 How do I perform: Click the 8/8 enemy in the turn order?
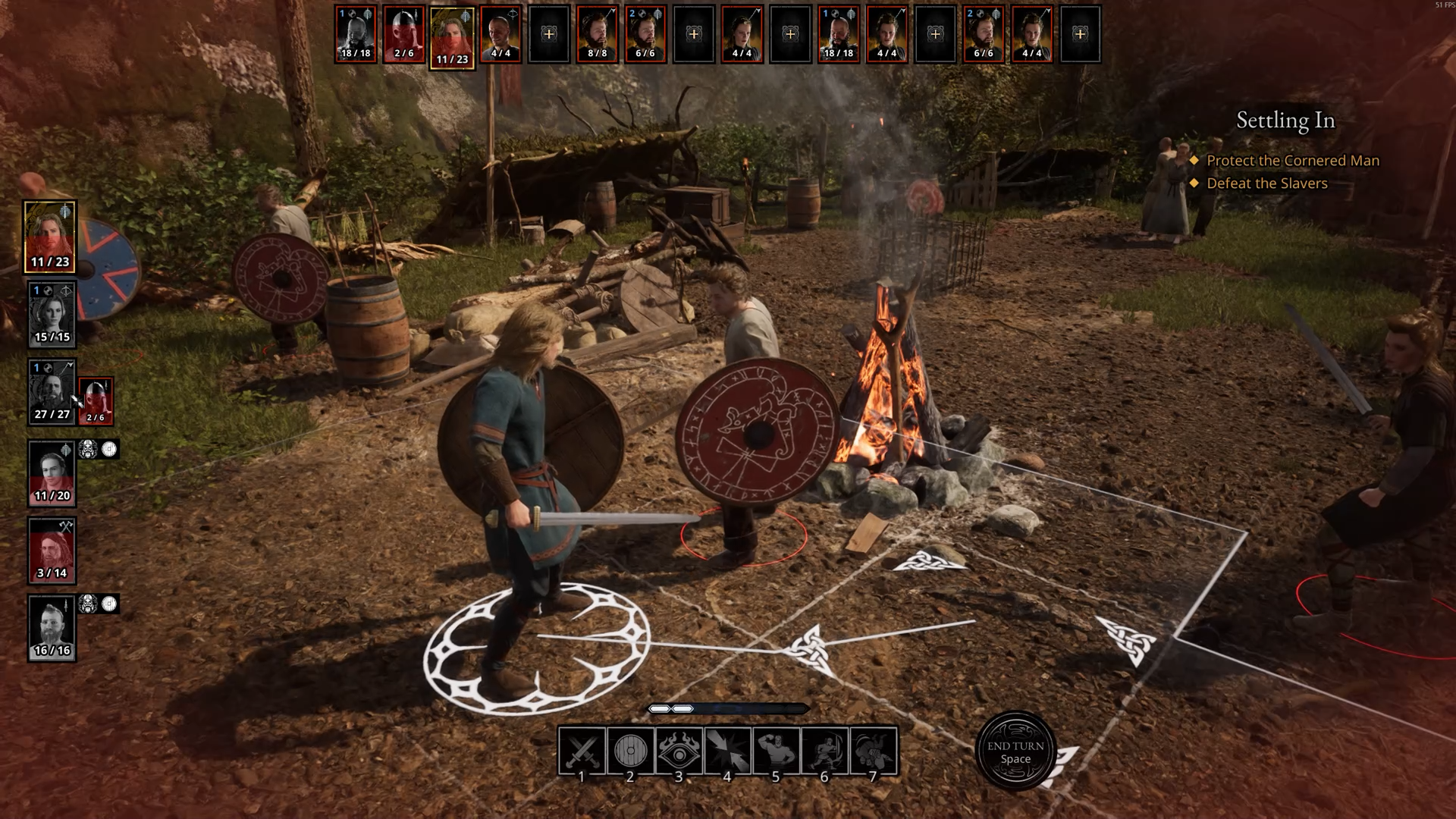tap(597, 34)
